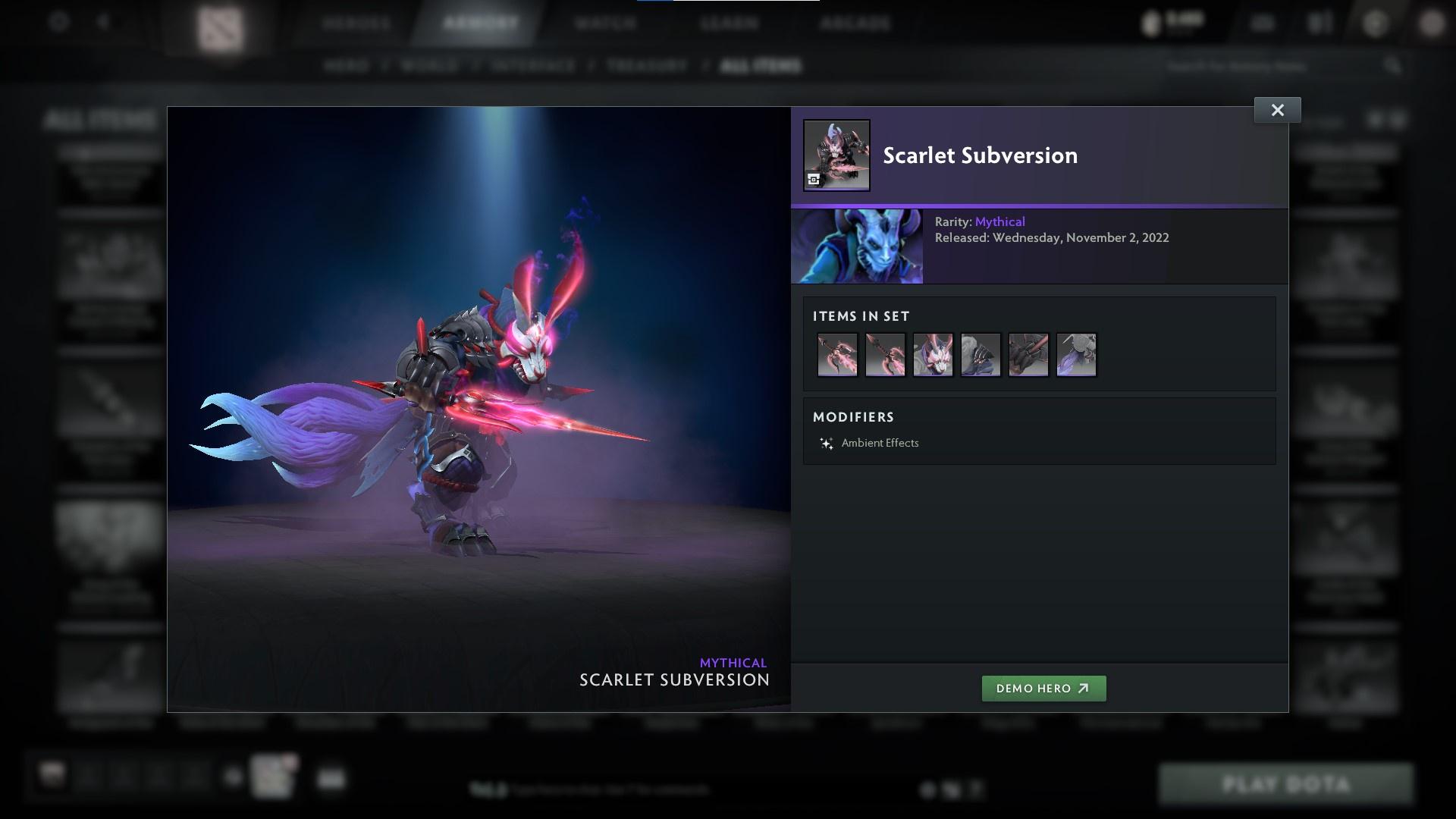1456x819 pixels.
Task: Select the first dagger item in the set
Action: pyautogui.click(x=837, y=354)
